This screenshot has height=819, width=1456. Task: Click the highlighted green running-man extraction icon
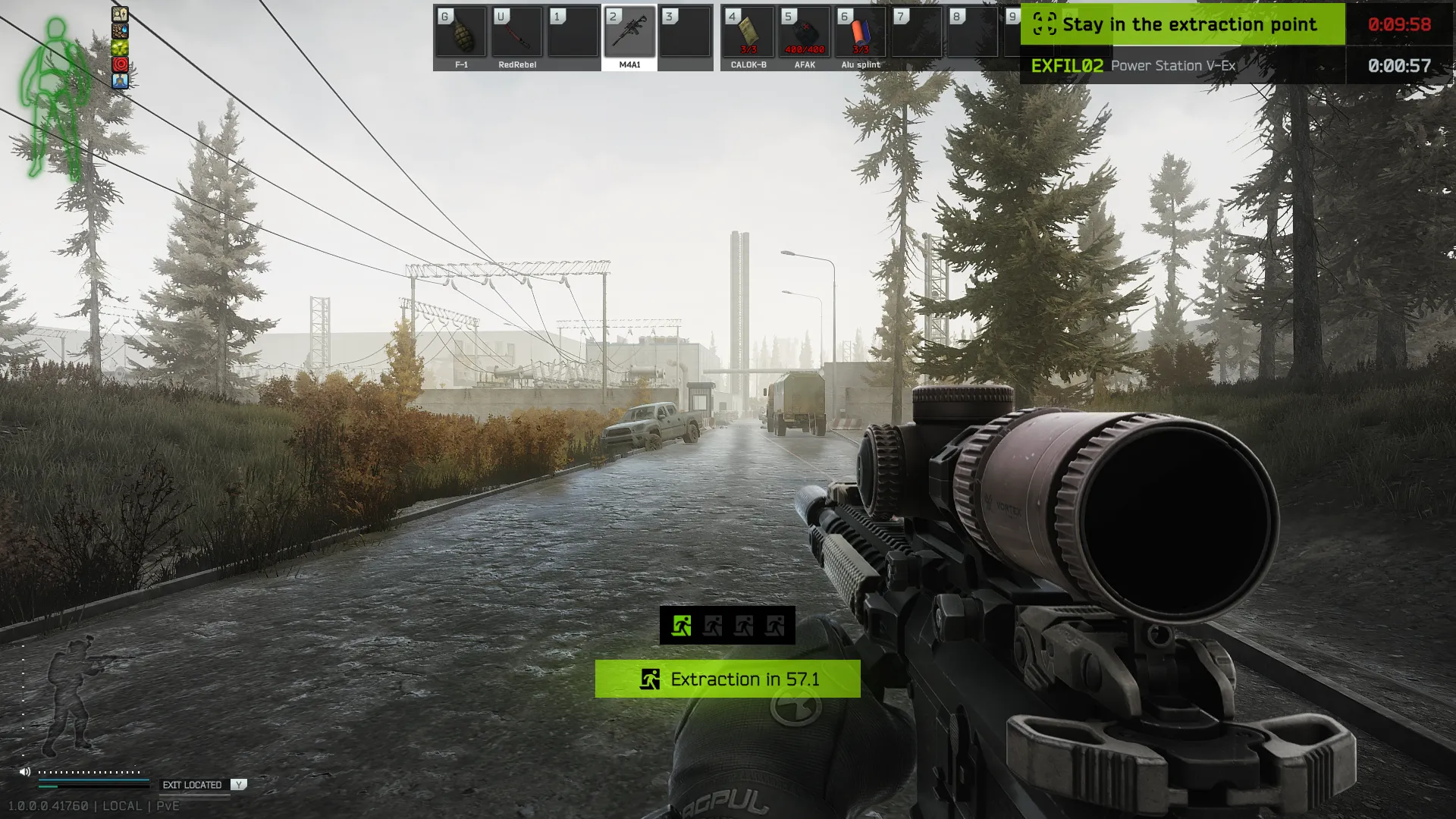pos(681,626)
